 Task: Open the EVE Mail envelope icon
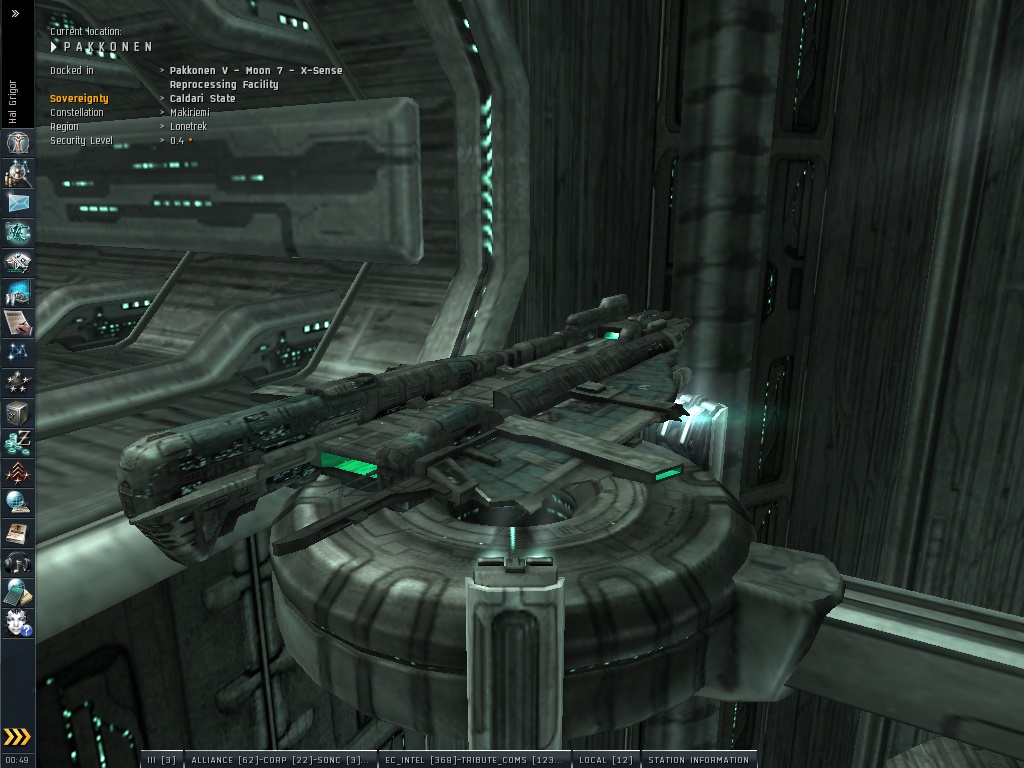click(17, 203)
